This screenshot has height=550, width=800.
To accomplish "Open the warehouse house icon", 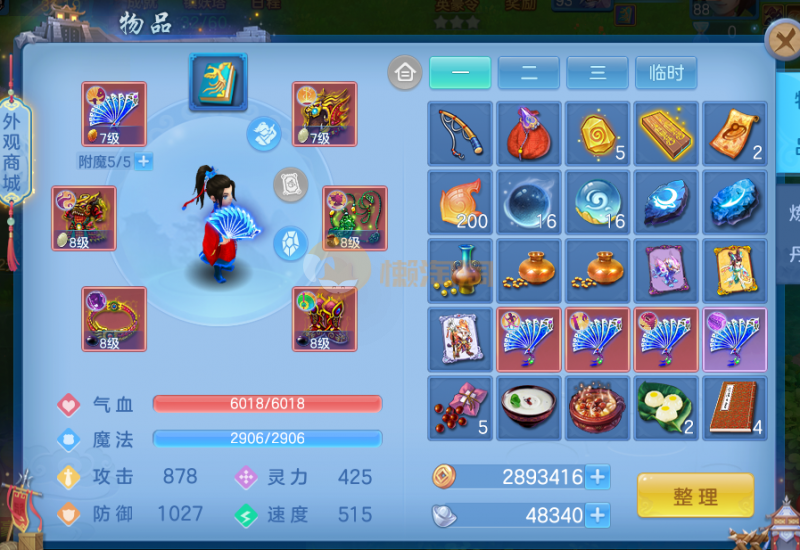I will [405, 73].
